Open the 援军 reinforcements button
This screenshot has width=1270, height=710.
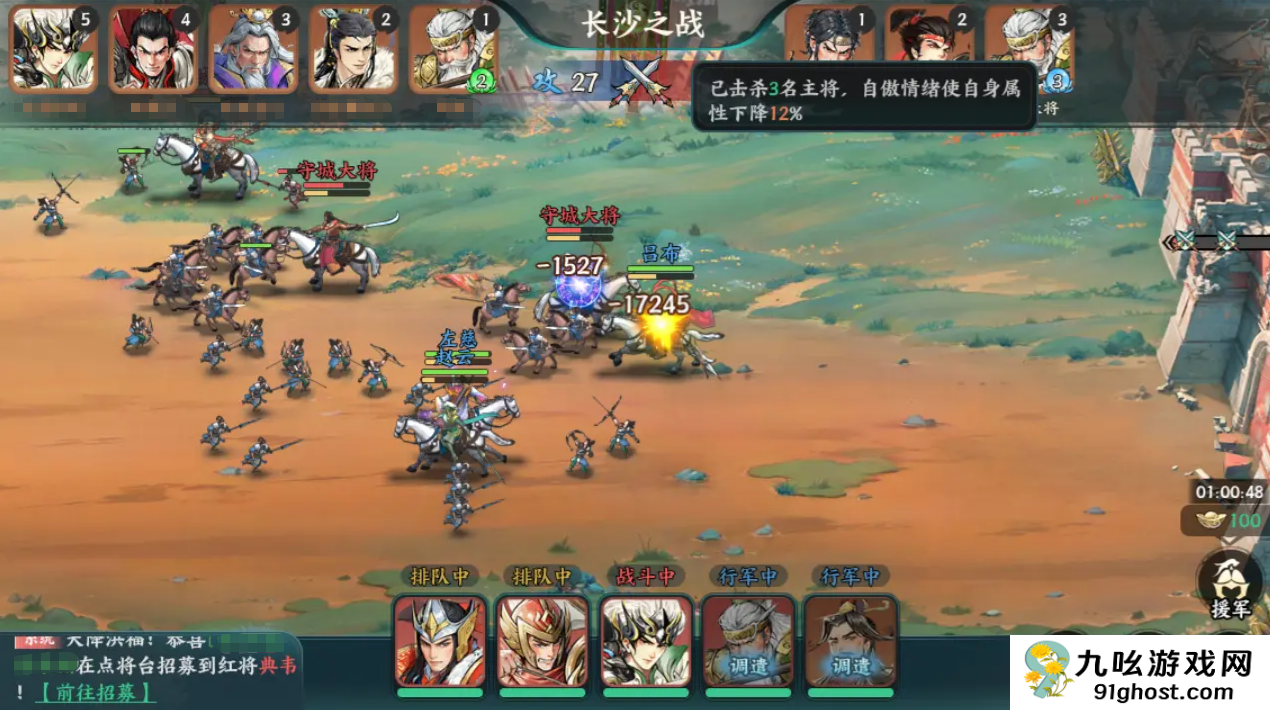[1230, 586]
